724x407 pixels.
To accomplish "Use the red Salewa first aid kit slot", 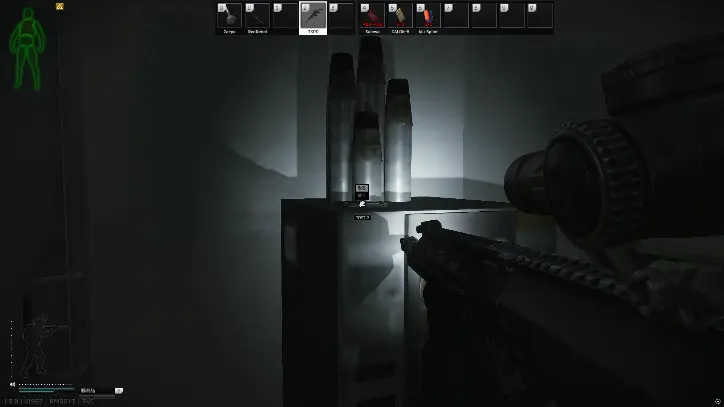I will pyautogui.click(x=371, y=17).
